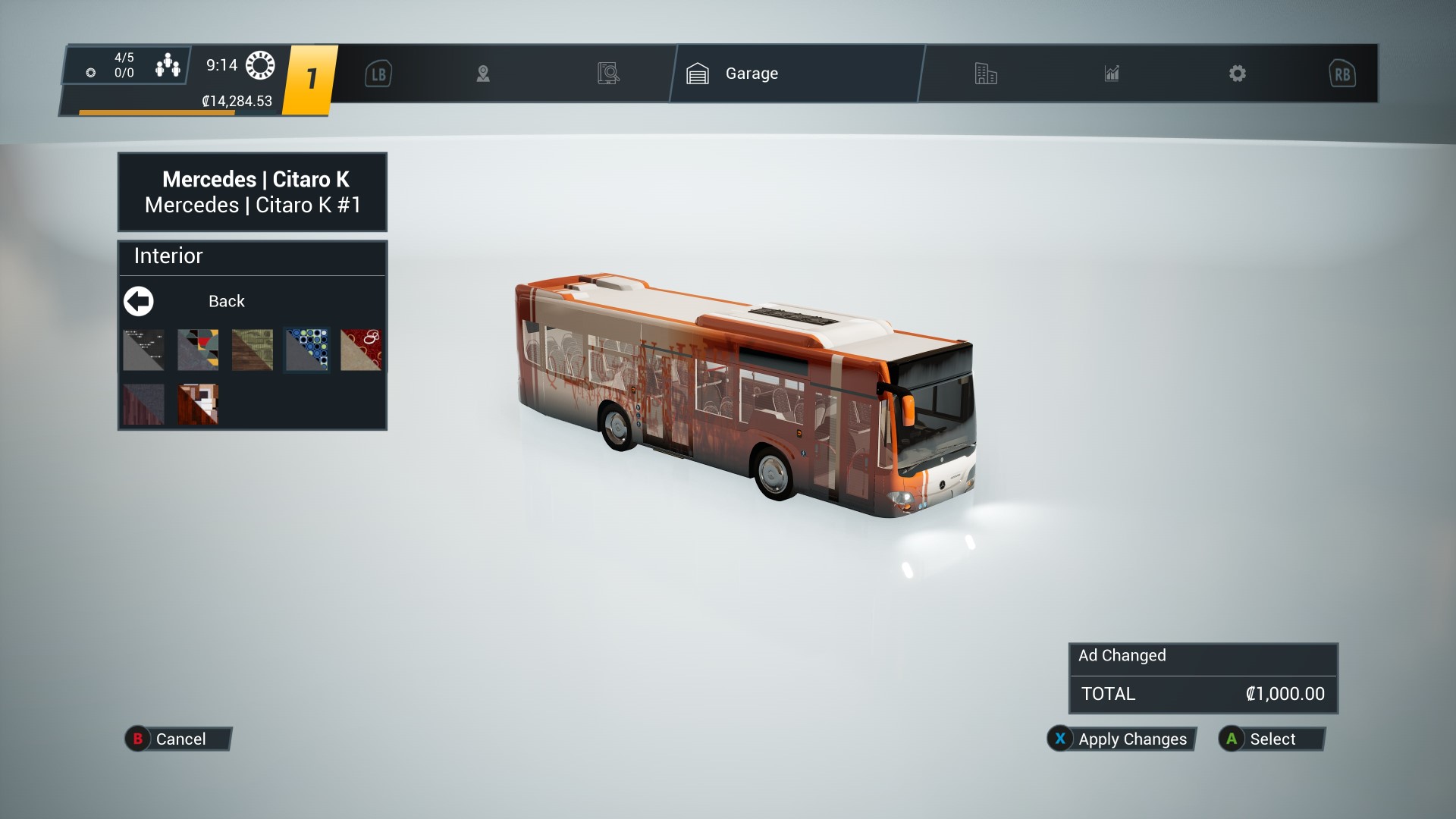The height and width of the screenshot is (819, 1456).
Task: Open the gear settings tab
Action: pos(1238,74)
